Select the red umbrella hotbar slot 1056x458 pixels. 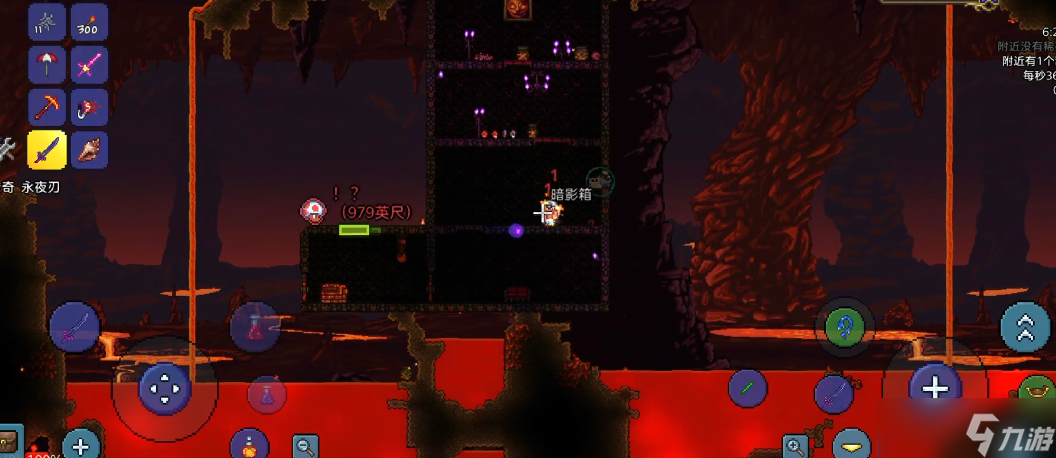47,64
